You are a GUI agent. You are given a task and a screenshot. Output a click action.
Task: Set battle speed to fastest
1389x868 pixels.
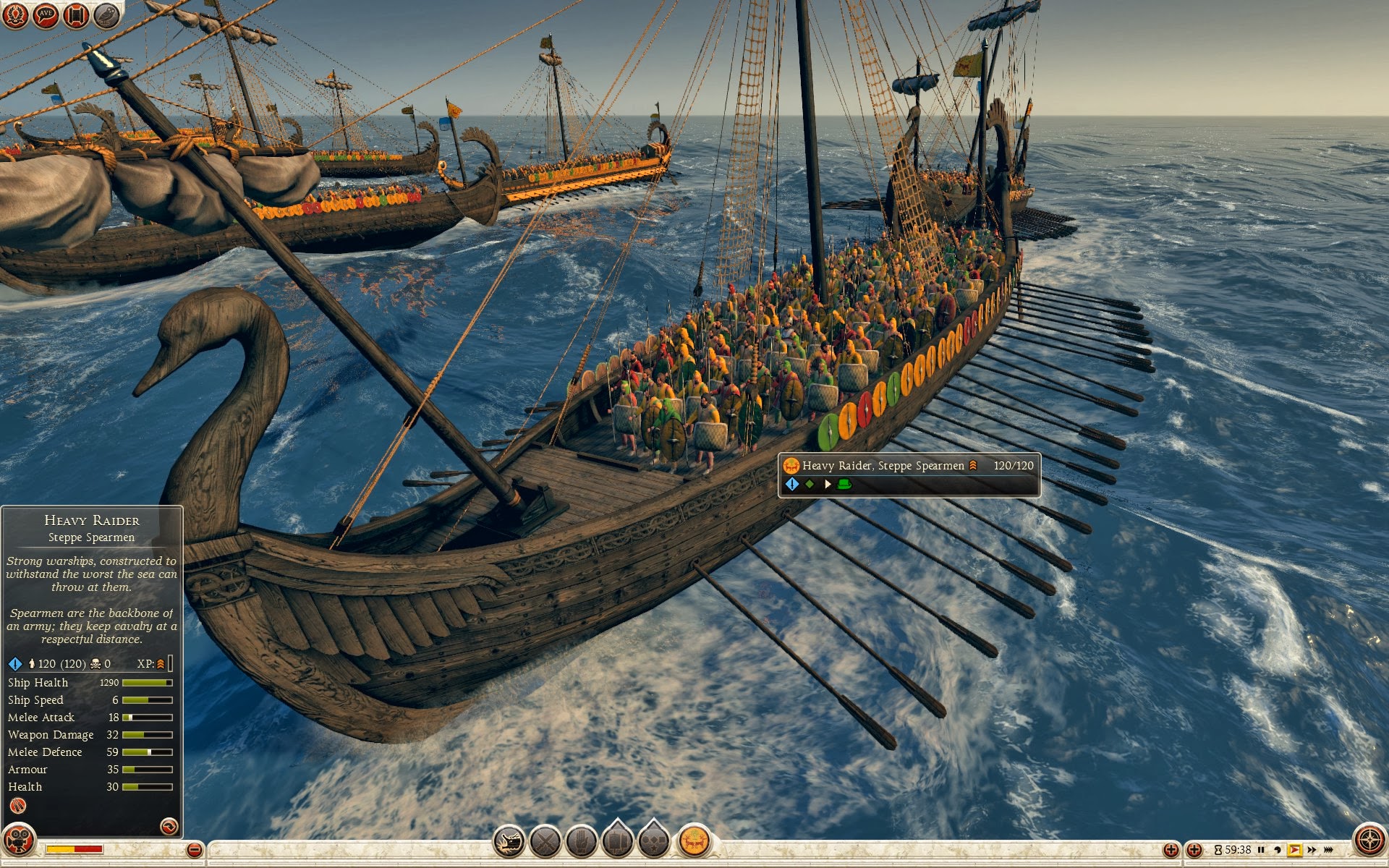(1329, 850)
